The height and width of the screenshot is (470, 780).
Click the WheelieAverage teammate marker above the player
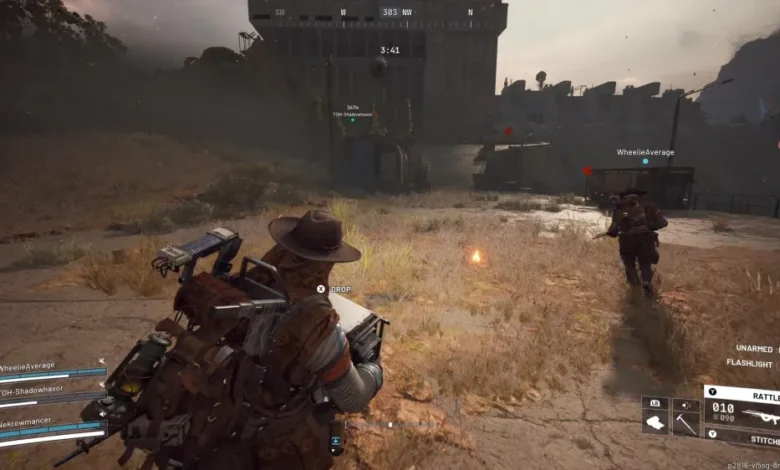coord(645,154)
